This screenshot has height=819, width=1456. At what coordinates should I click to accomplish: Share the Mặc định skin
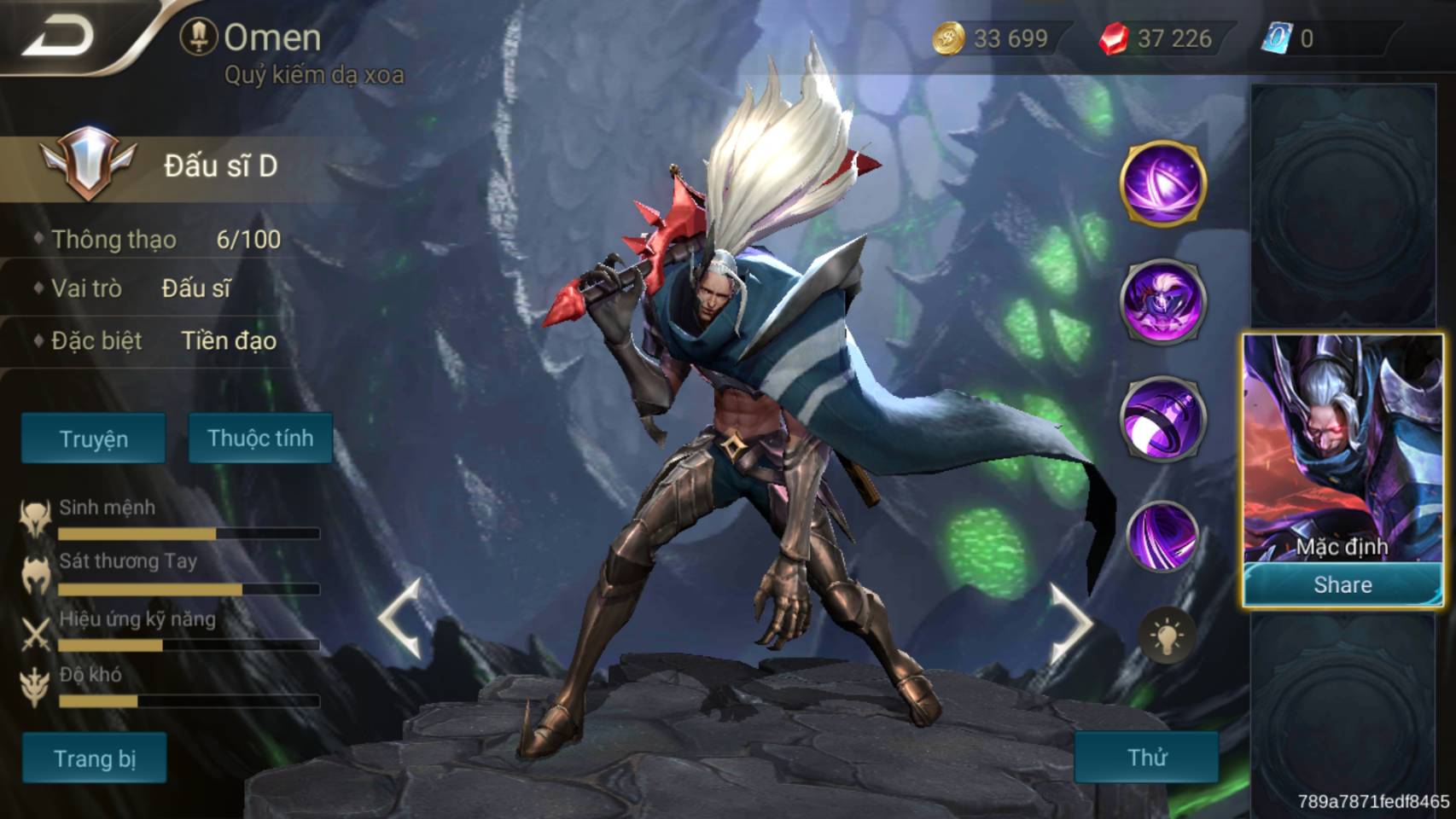(1342, 585)
